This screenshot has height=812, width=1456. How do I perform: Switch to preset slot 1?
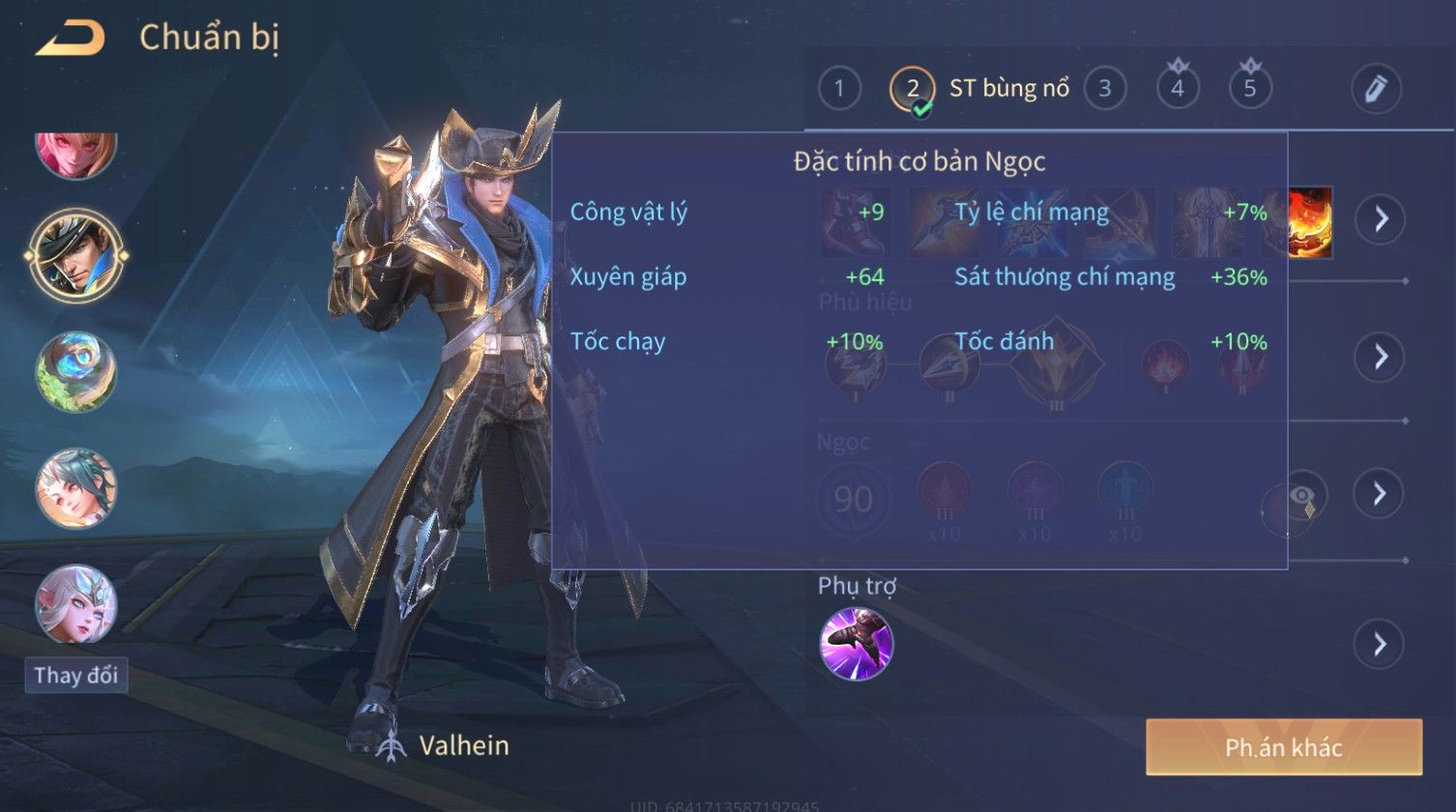(839, 89)
